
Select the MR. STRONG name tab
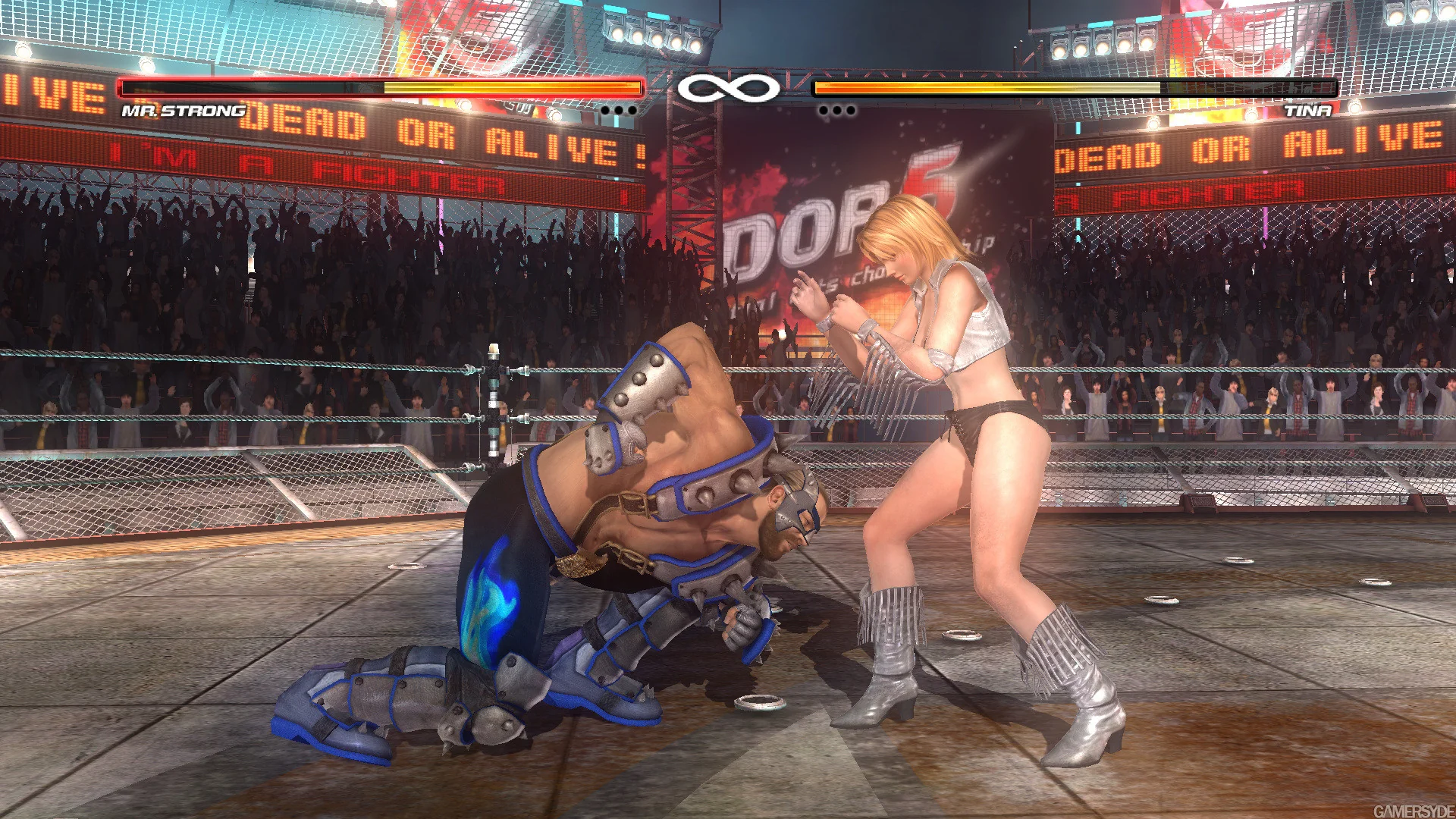(182, 112)
